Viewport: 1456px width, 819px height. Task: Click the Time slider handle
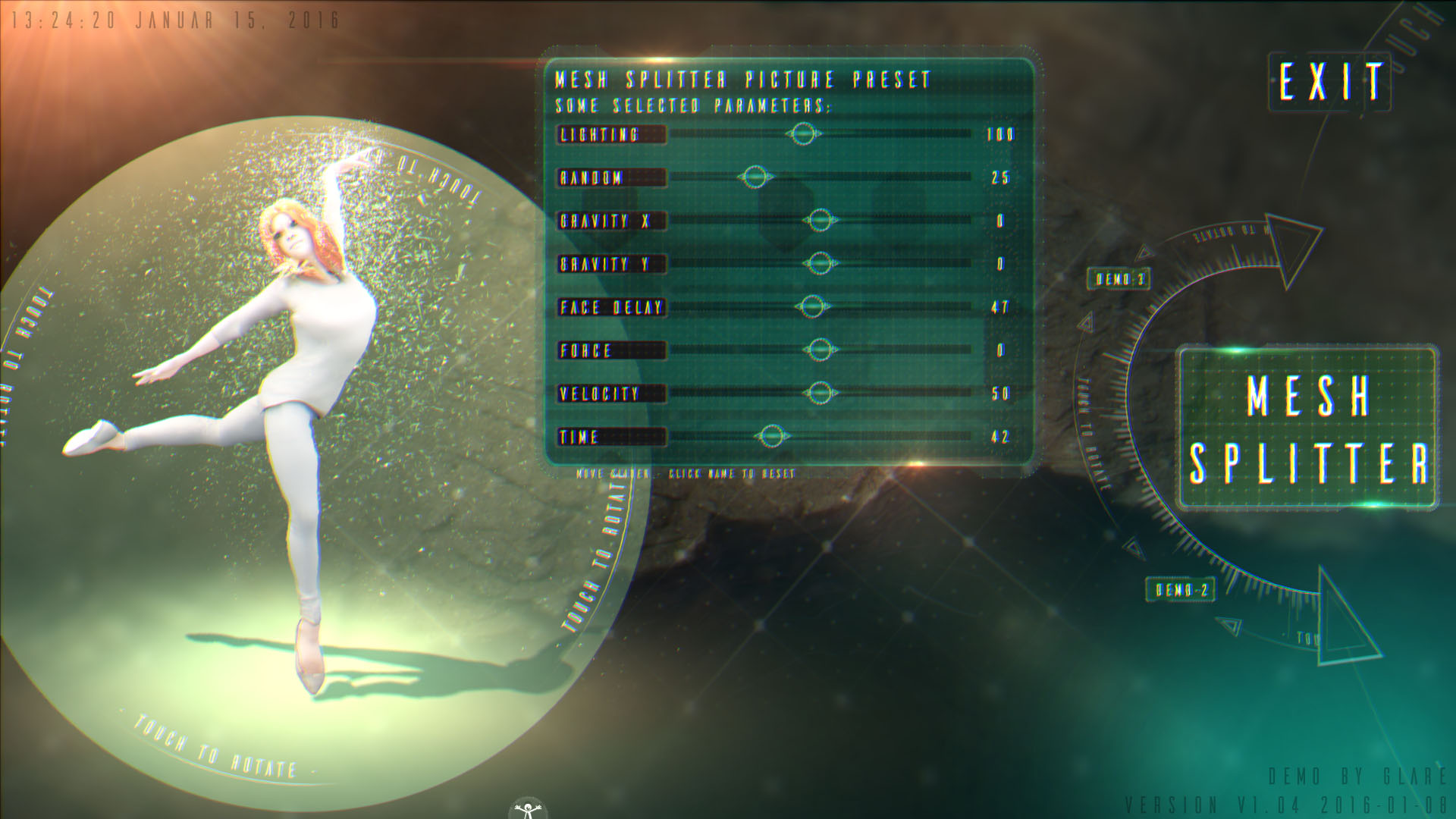click(771, 438)
